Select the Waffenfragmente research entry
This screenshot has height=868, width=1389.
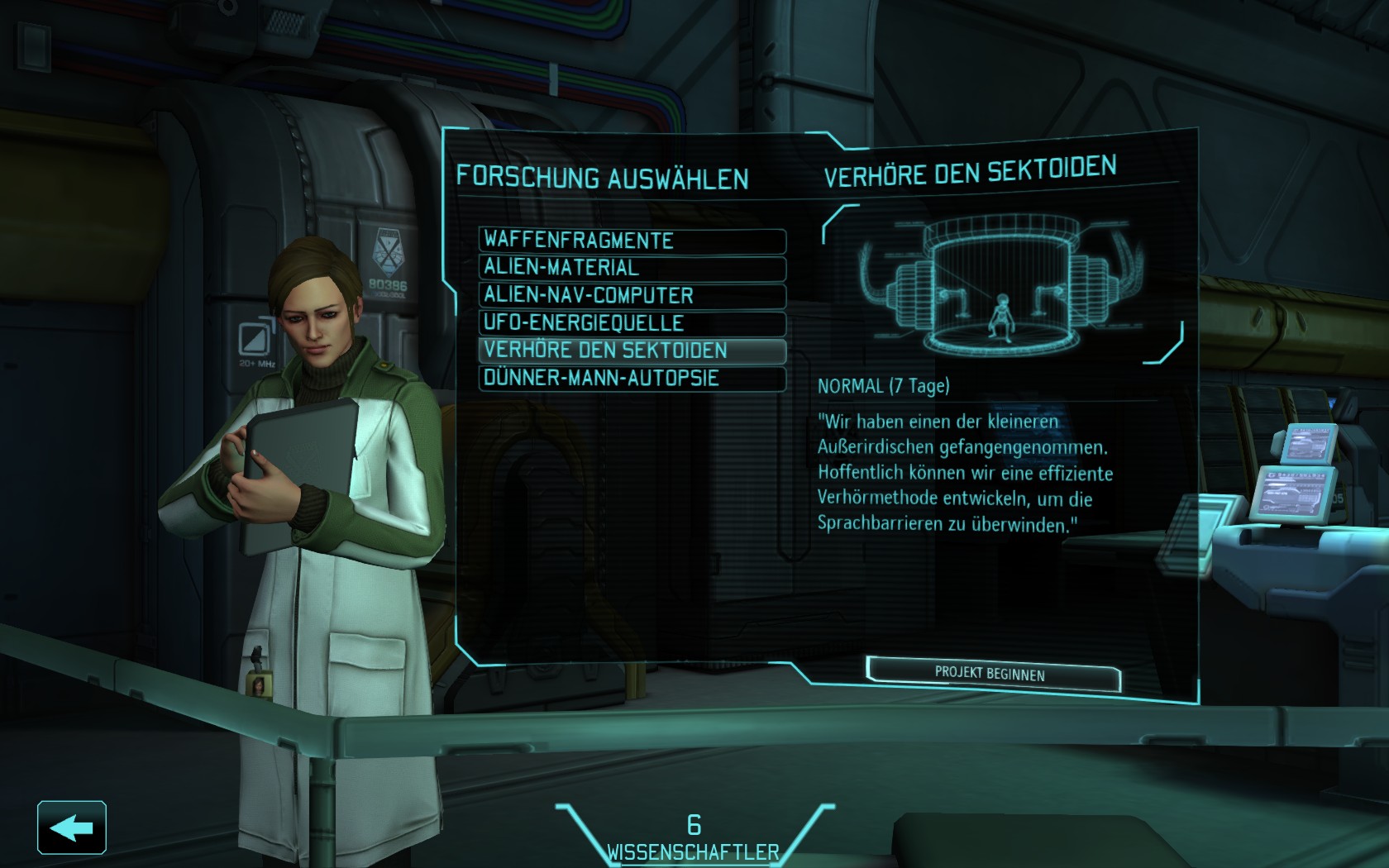tap(632, 241)
